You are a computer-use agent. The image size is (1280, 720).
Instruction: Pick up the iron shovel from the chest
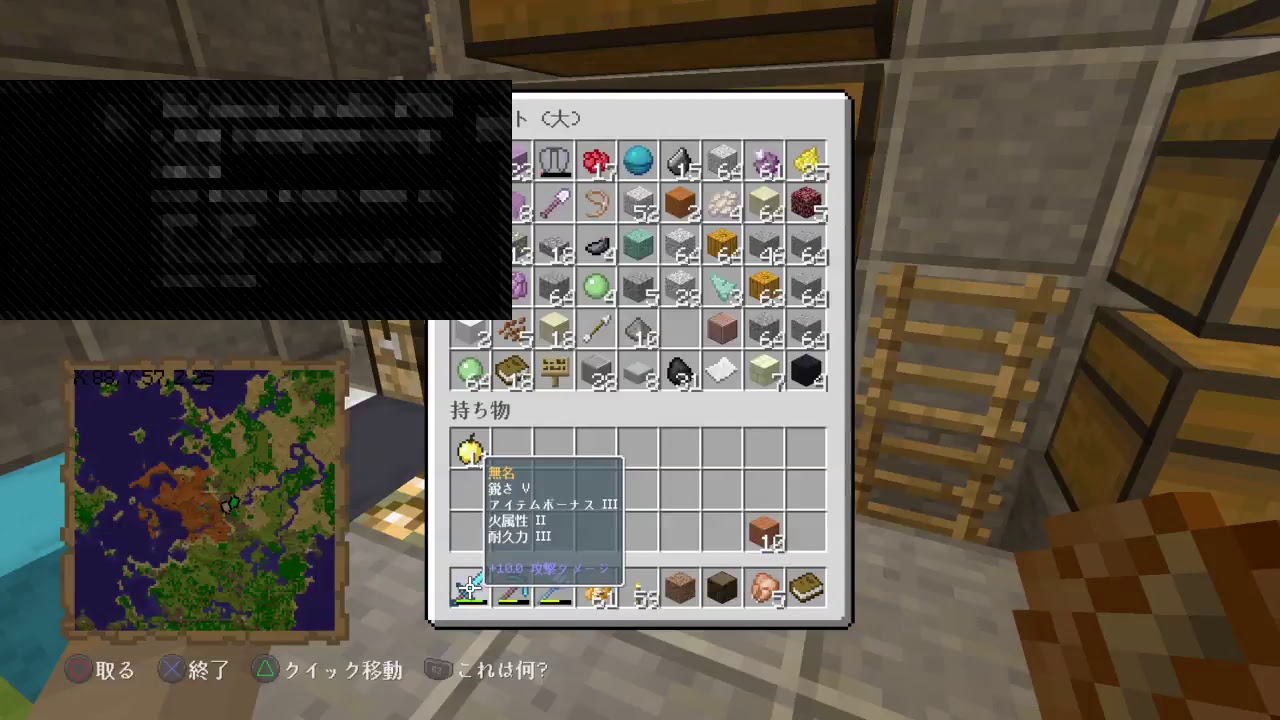coord(555,205)
